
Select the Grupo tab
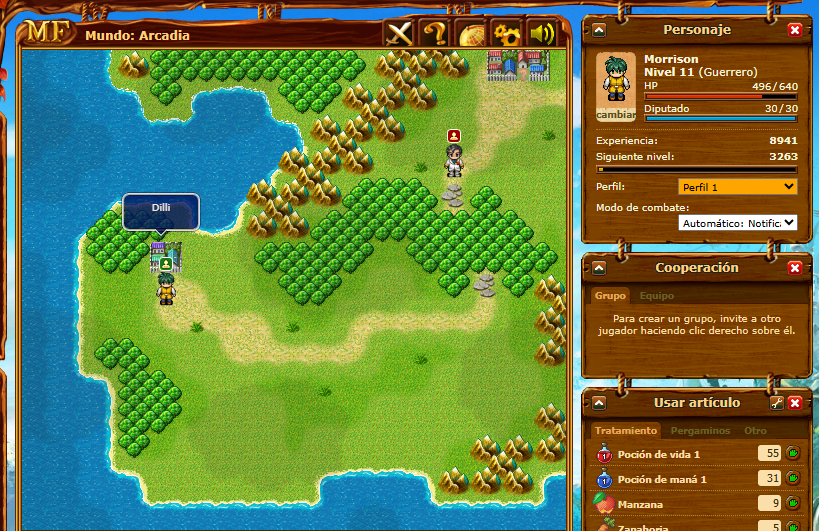pos(611,296)
